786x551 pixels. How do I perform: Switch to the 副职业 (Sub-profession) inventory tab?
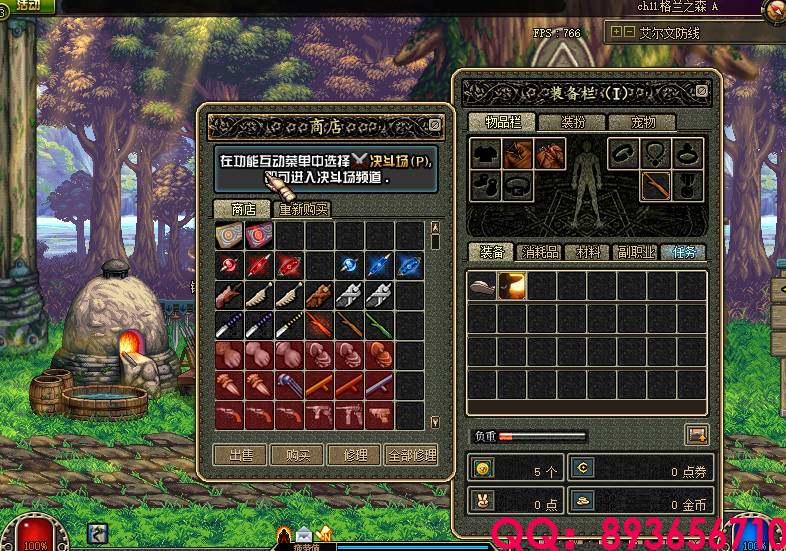636,252
